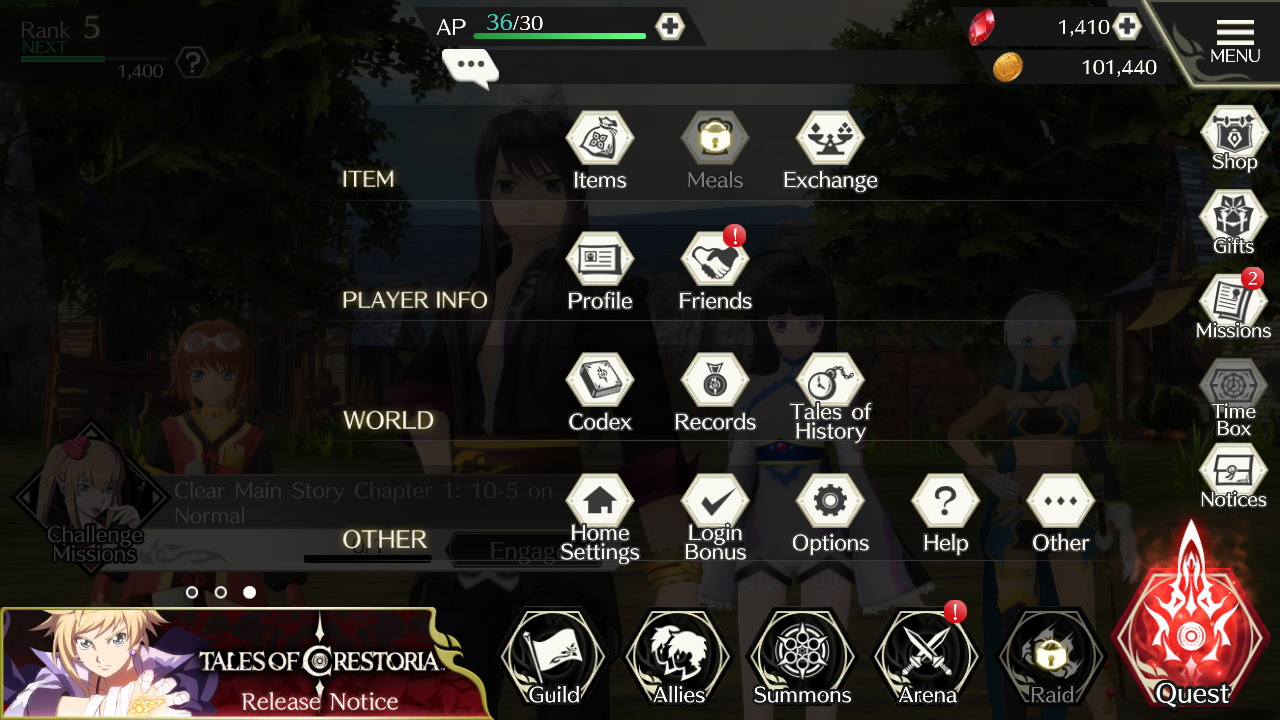Close the menu using MENU button
The image size is (1280, 720).
[x=1235, y=40]
